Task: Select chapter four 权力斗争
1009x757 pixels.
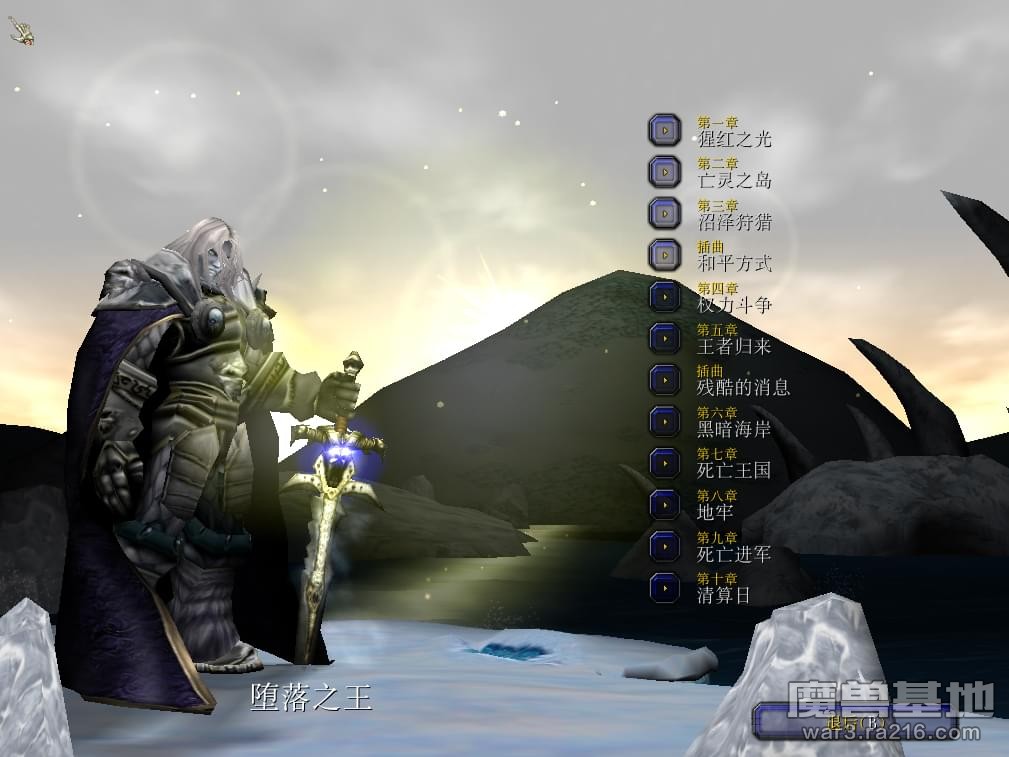Action: (x=664, y=297)
